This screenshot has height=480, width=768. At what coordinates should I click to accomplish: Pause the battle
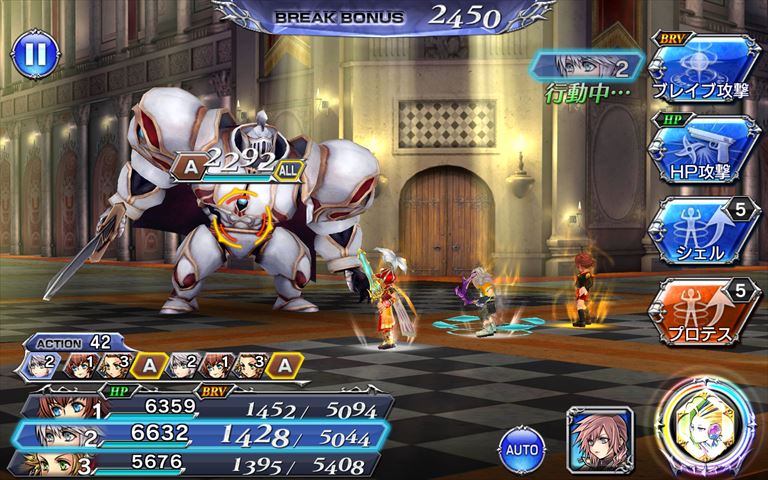pyautogui.click(x=35, y=54)
